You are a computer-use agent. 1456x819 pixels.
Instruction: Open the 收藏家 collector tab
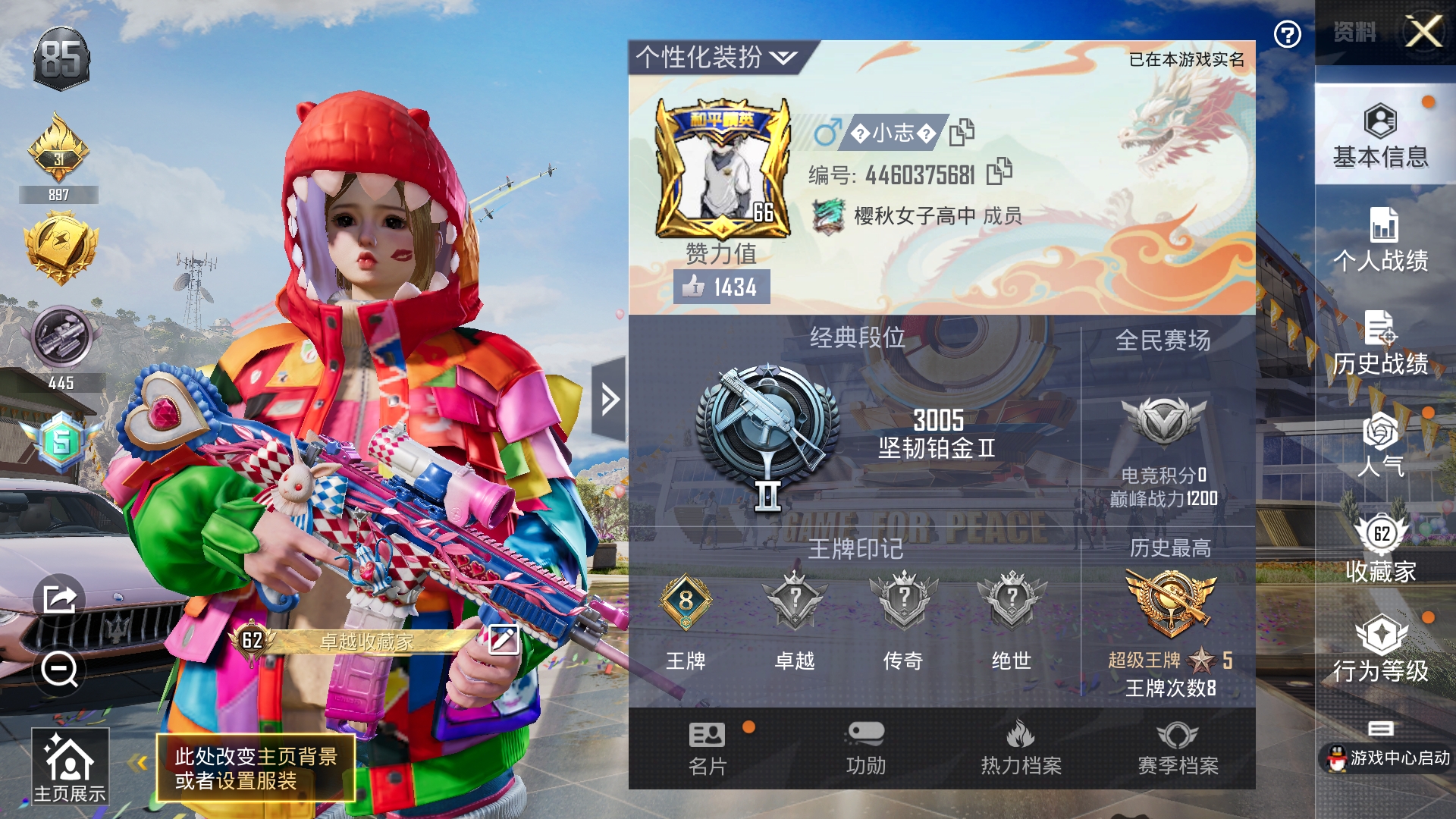coord(1380,550)
